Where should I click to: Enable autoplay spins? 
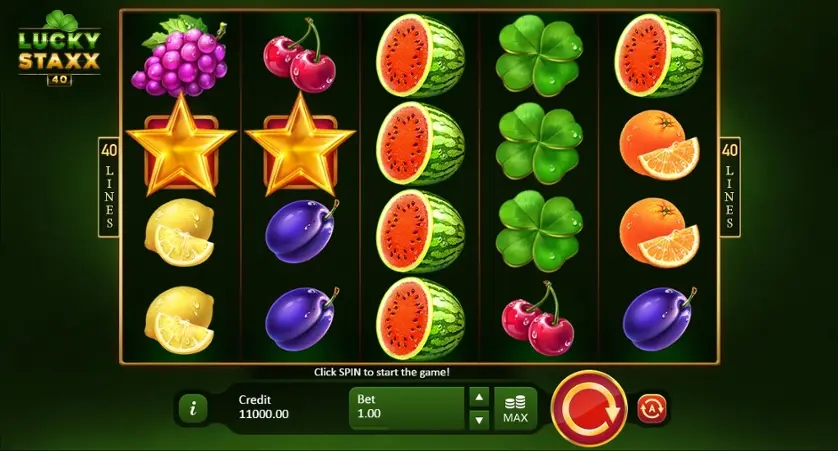653,408
